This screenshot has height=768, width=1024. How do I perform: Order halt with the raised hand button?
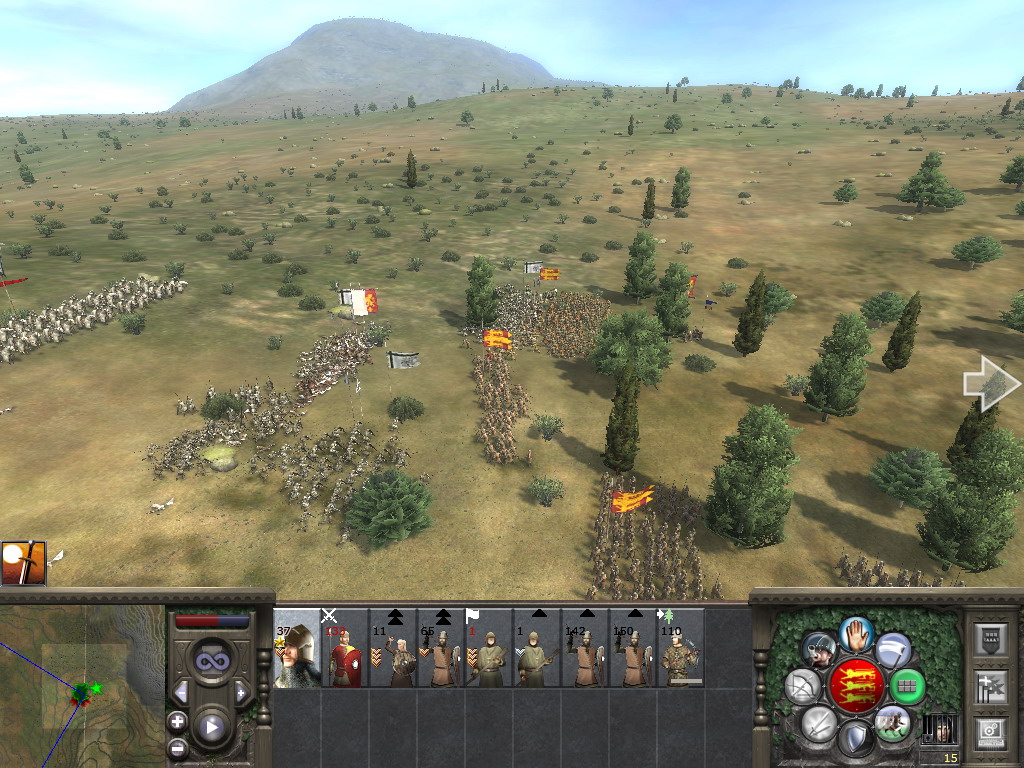pos(856,633)
